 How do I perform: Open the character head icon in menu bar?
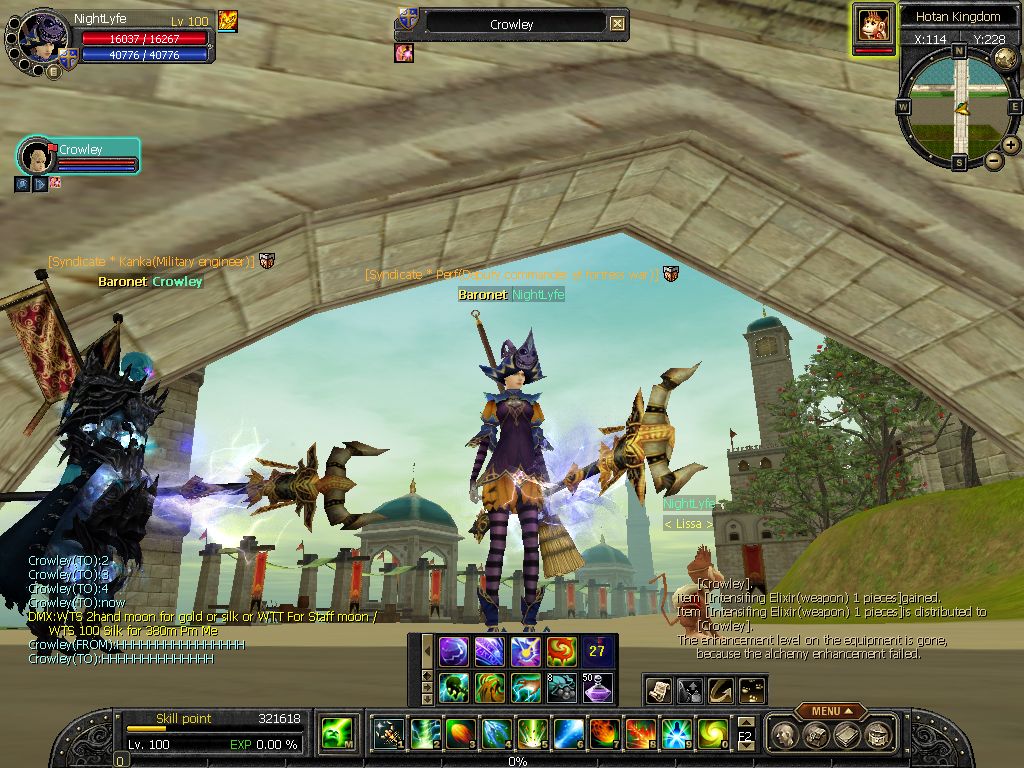click(785, 735)
